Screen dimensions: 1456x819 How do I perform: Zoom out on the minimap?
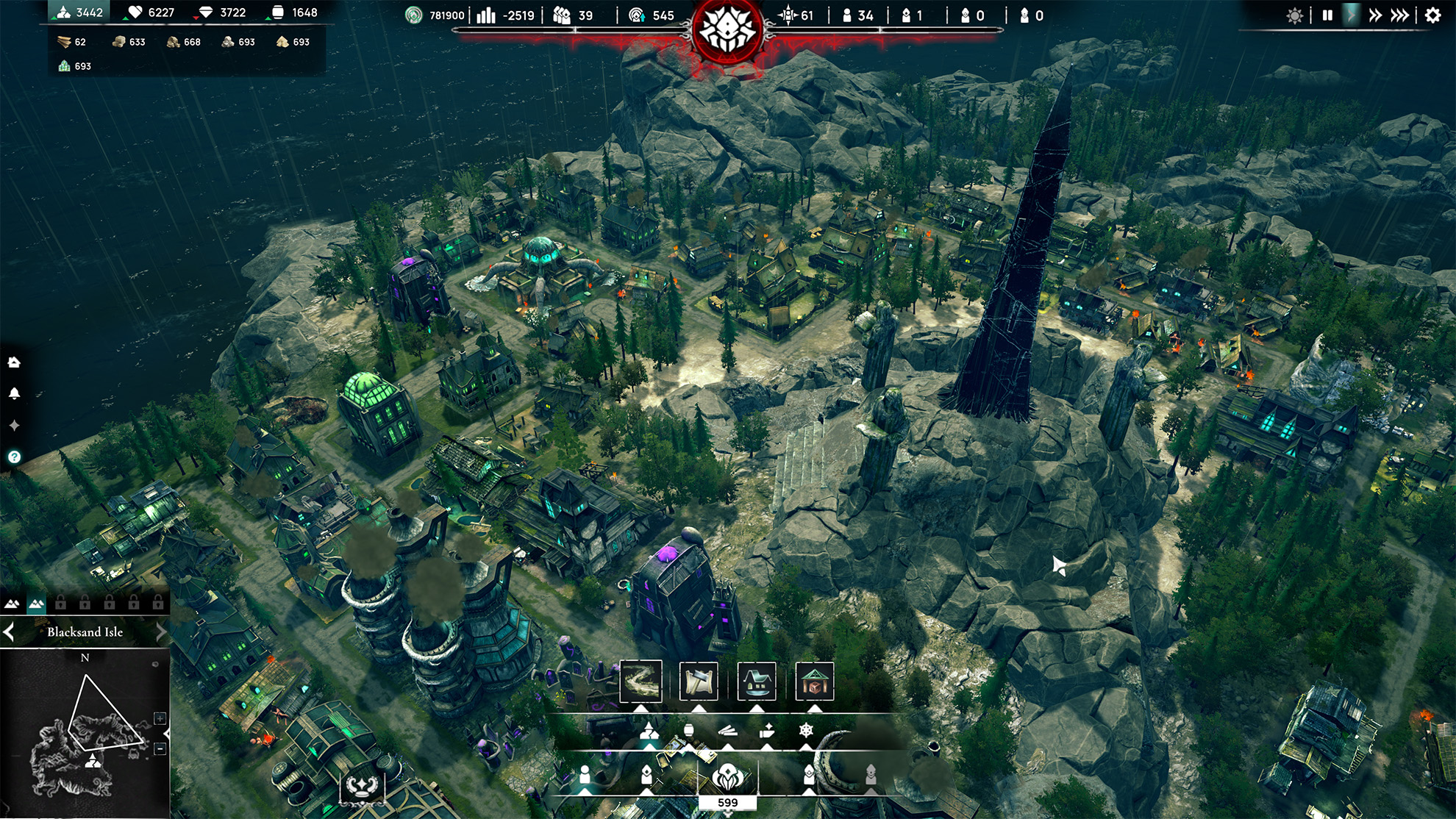pyautogui.click(x=160, y=749)
